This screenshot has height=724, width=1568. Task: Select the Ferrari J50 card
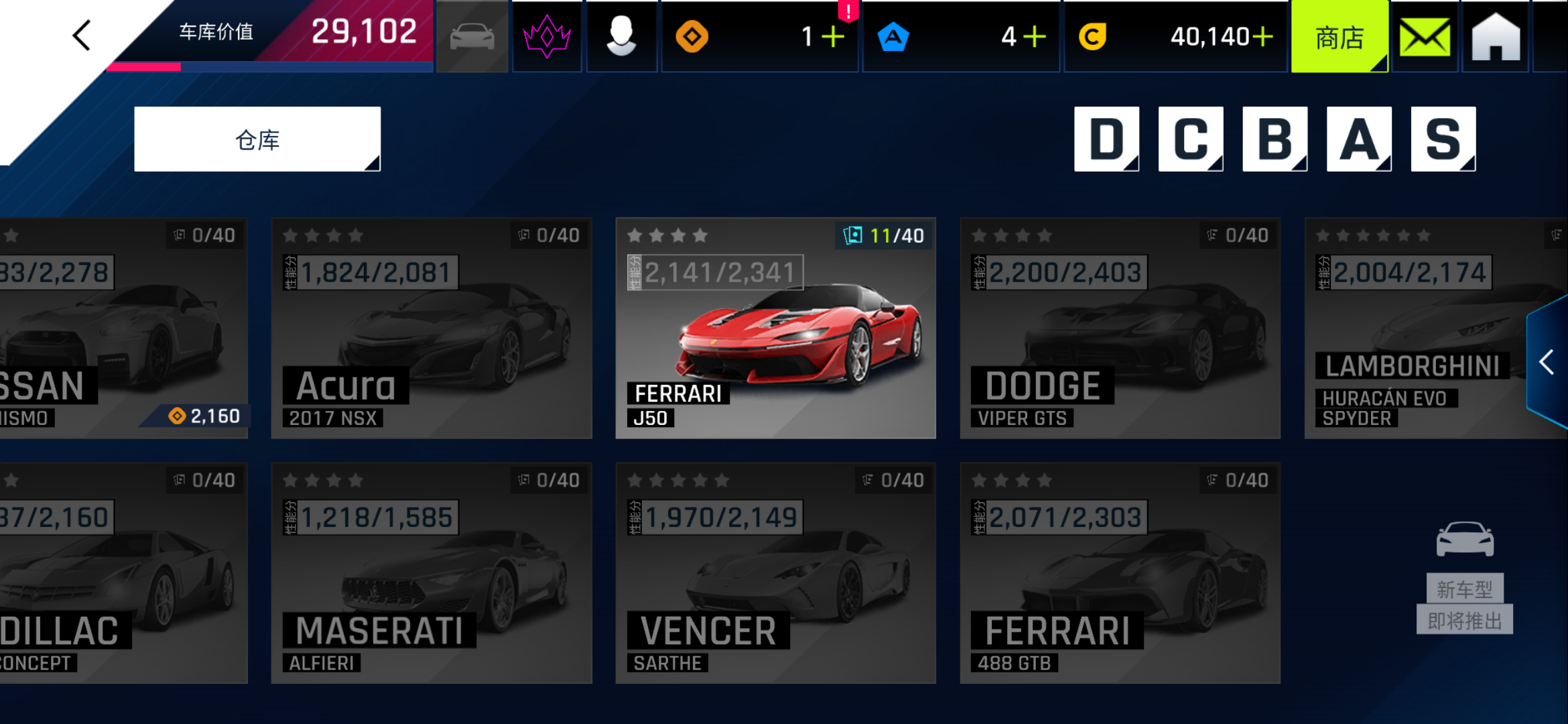(x=775, y=328)
